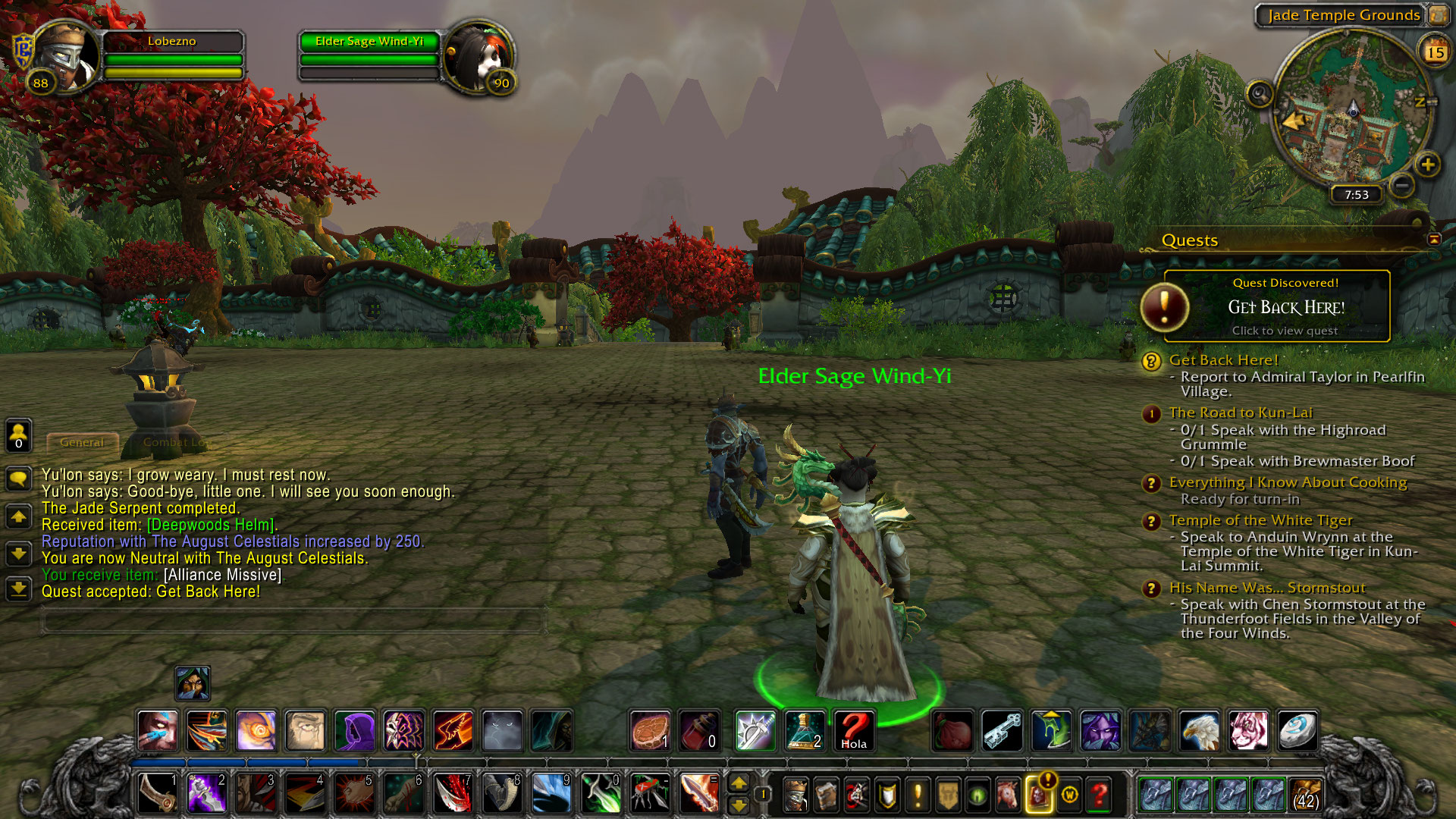Click Elder Sage Wind-Yi's target portrait
This screenshot has width=1456, height=819.
[x=477, y=58]
